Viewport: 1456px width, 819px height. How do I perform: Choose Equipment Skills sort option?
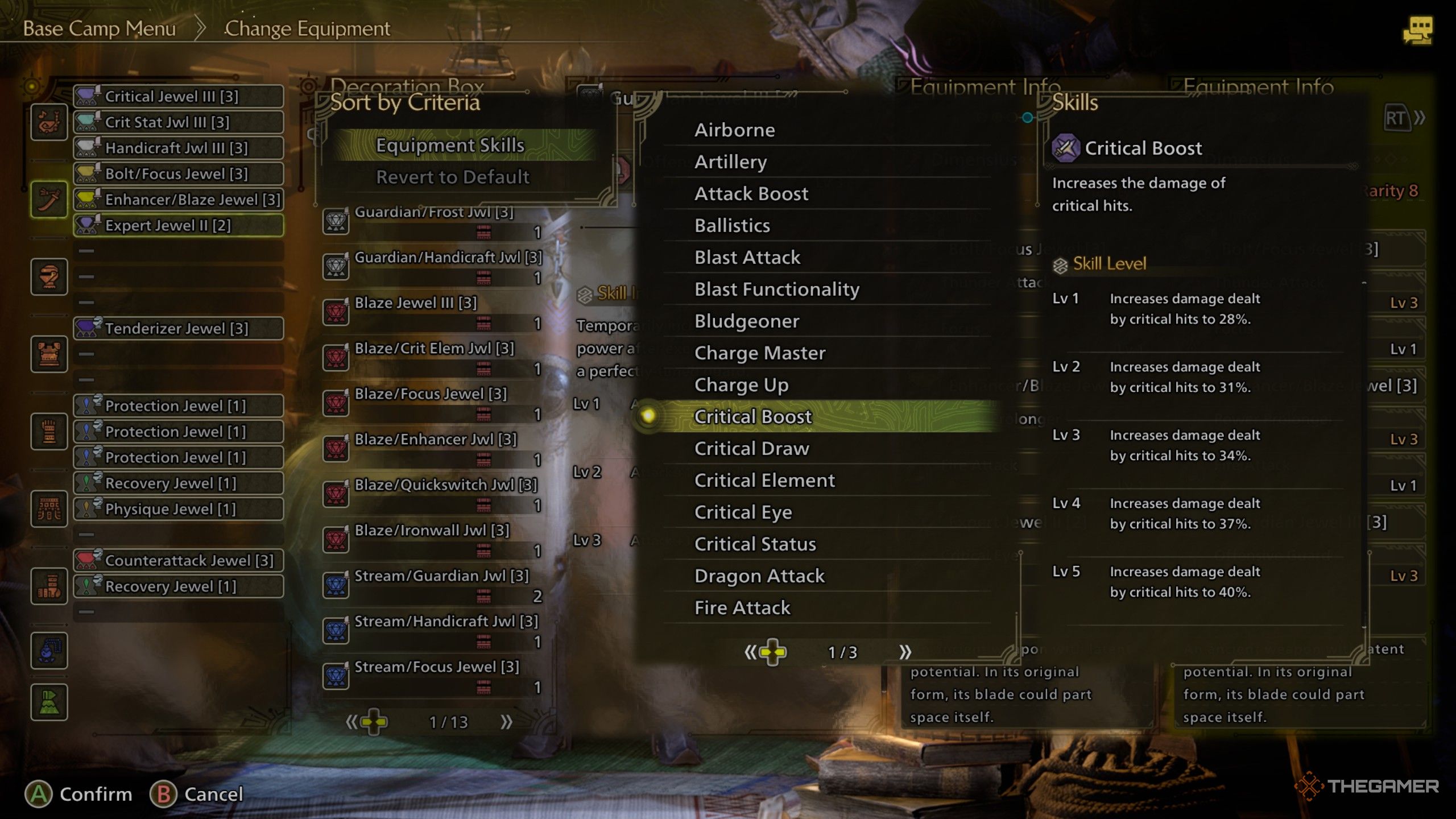(450, 146)
